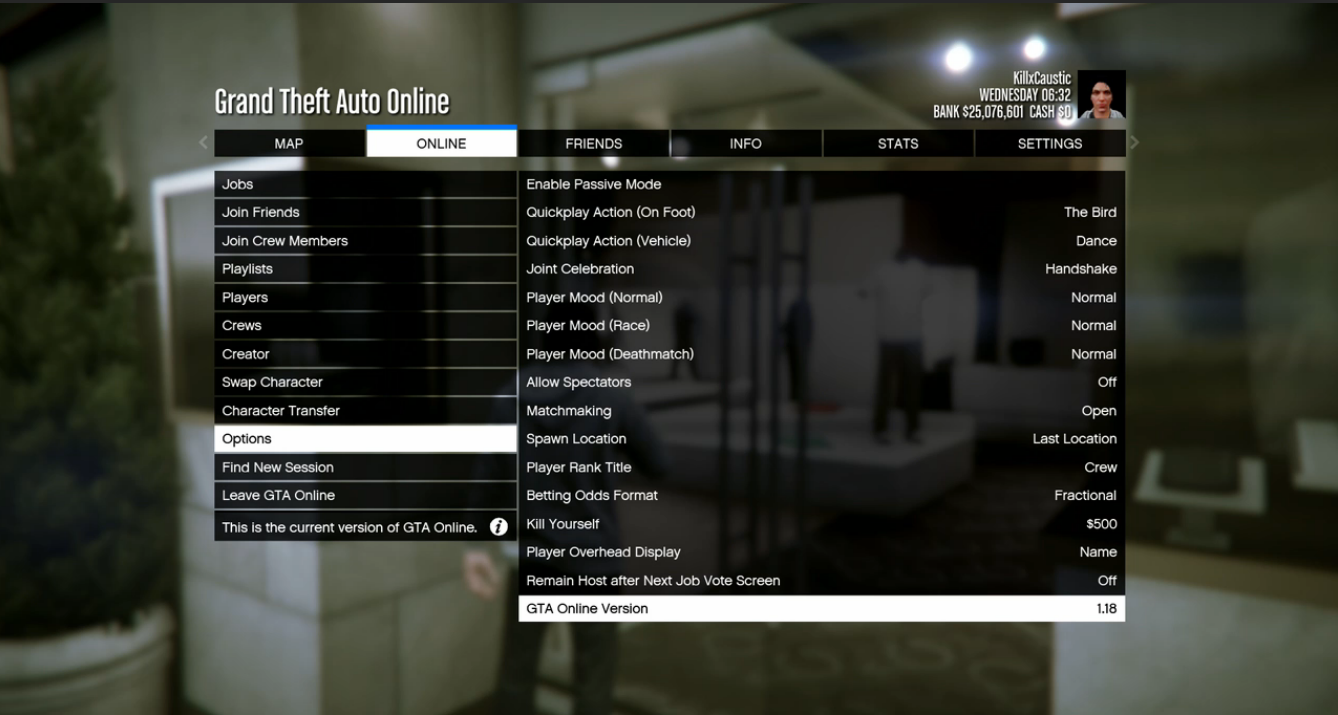Change the Betting Odds Format setting
Image resolution: width=1338 pixels, height=715 pixels.
click(x=820, y=495)
